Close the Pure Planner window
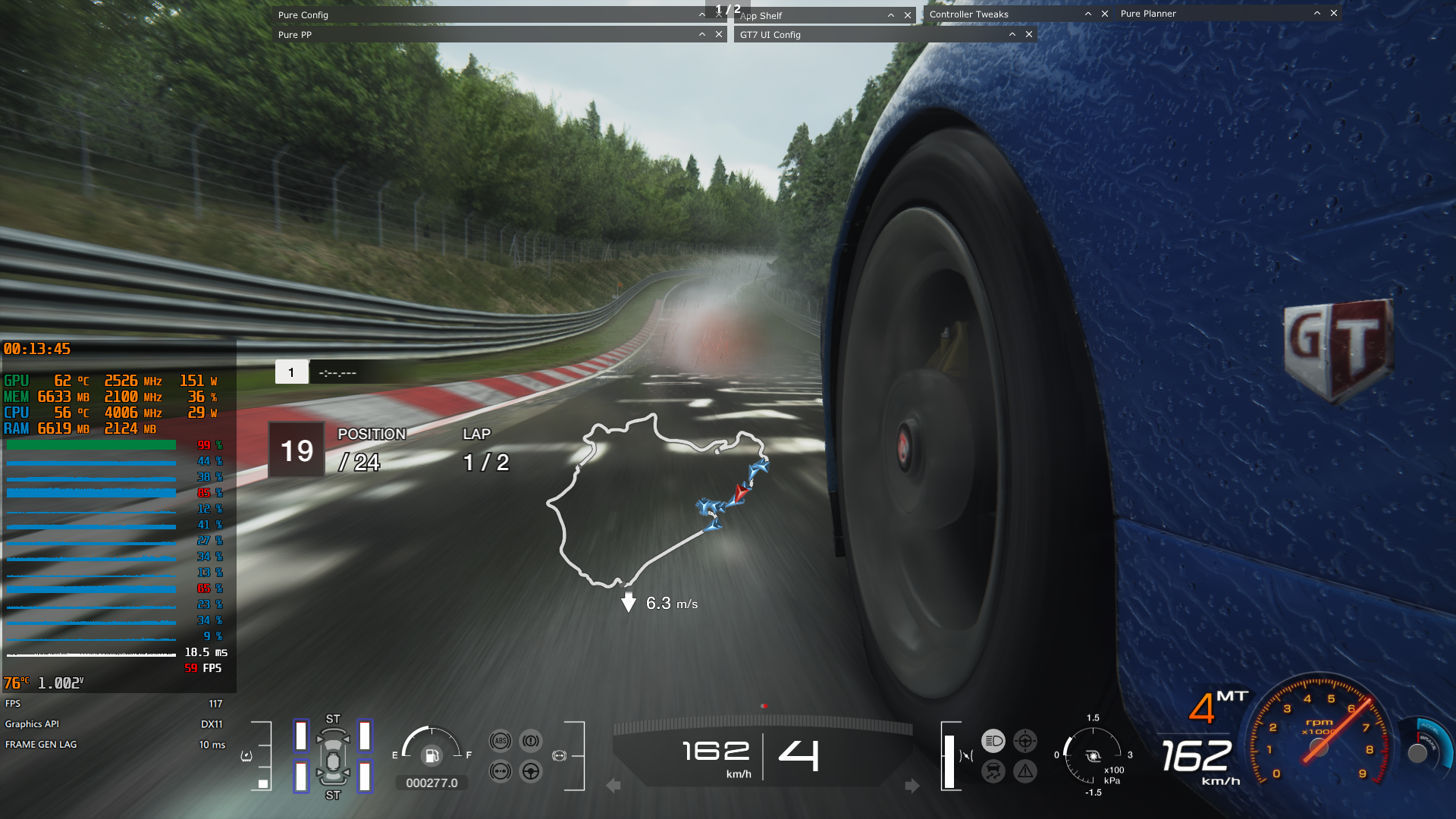The image size is (1456, 819). (x=1334, y=13)
